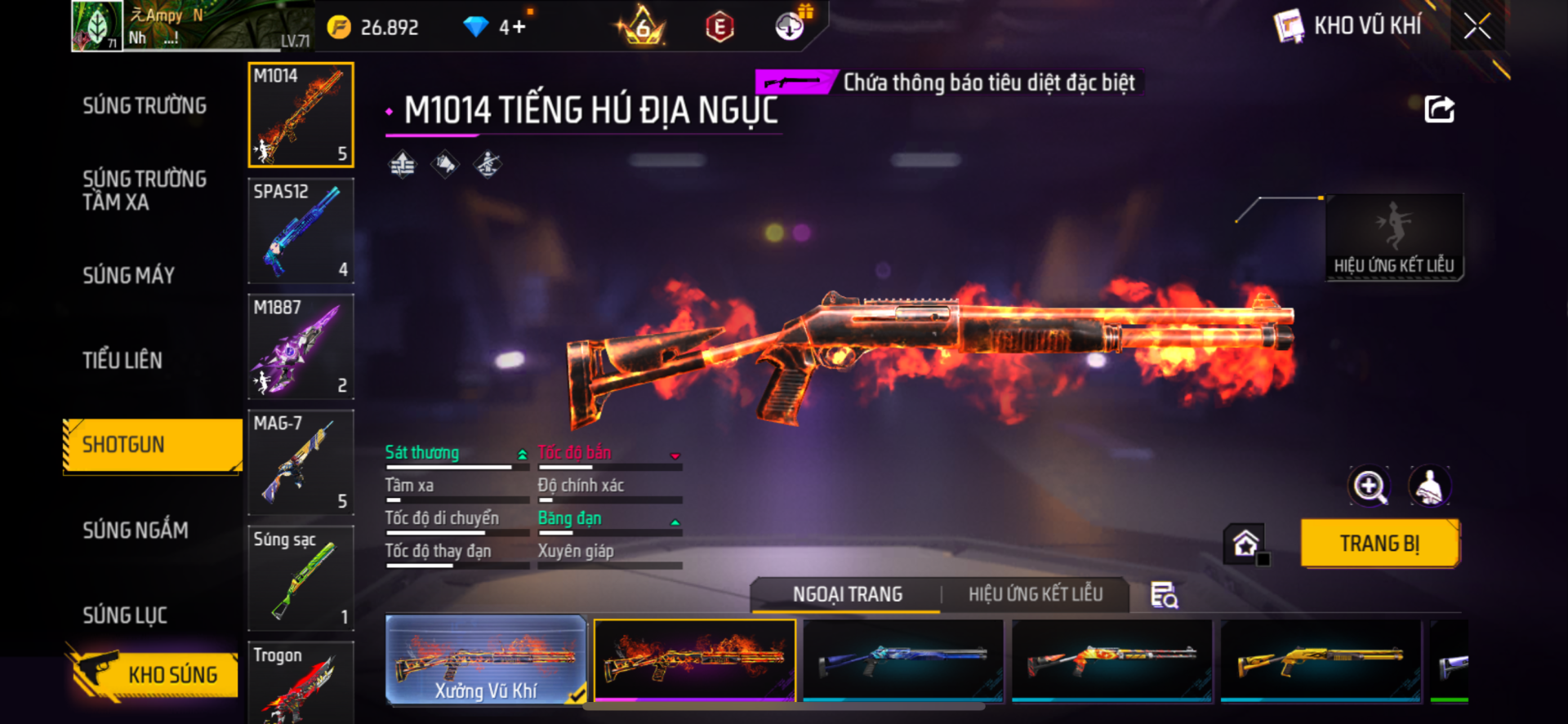Select the Súng Trường category
1568x724 pixels.
[x=145, y=106]
